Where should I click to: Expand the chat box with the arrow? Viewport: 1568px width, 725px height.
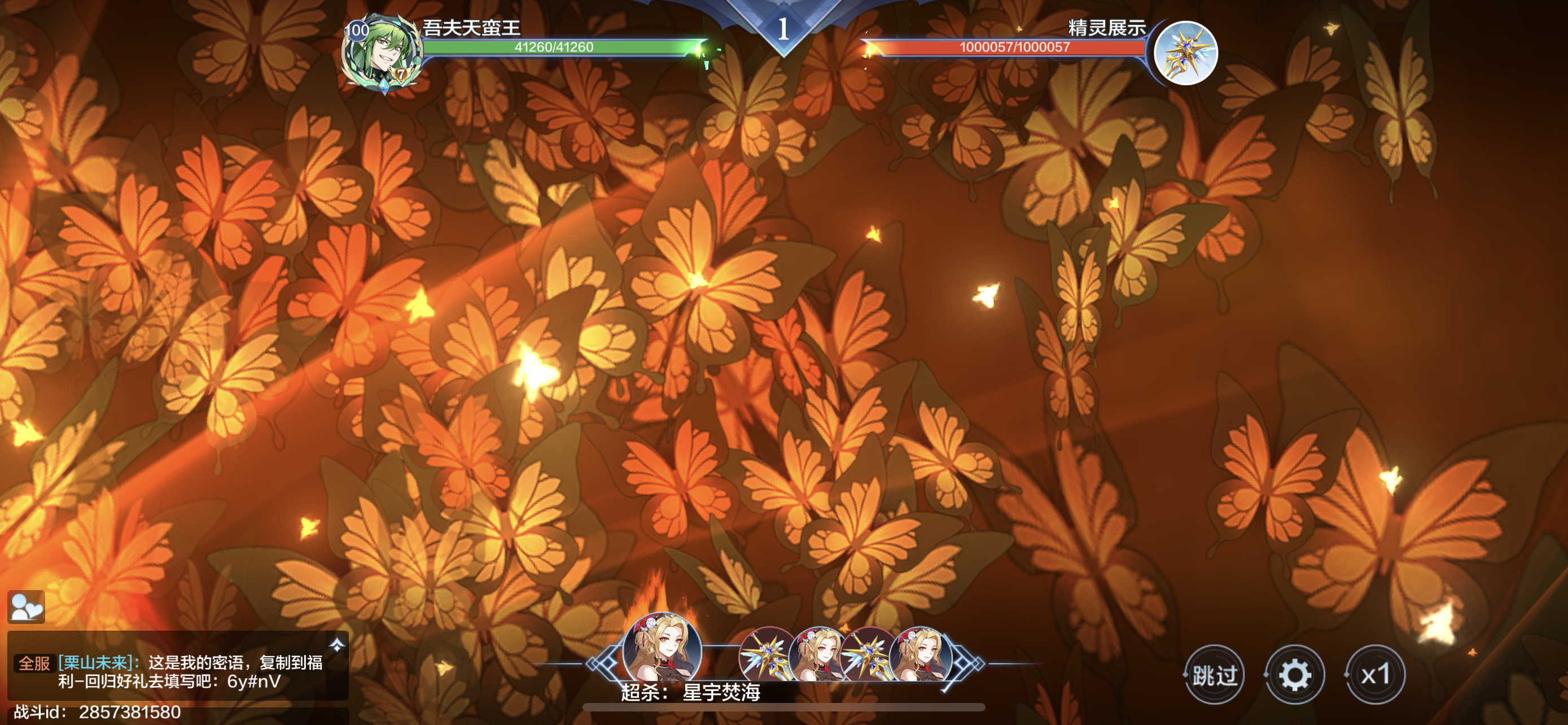[336, 645]
